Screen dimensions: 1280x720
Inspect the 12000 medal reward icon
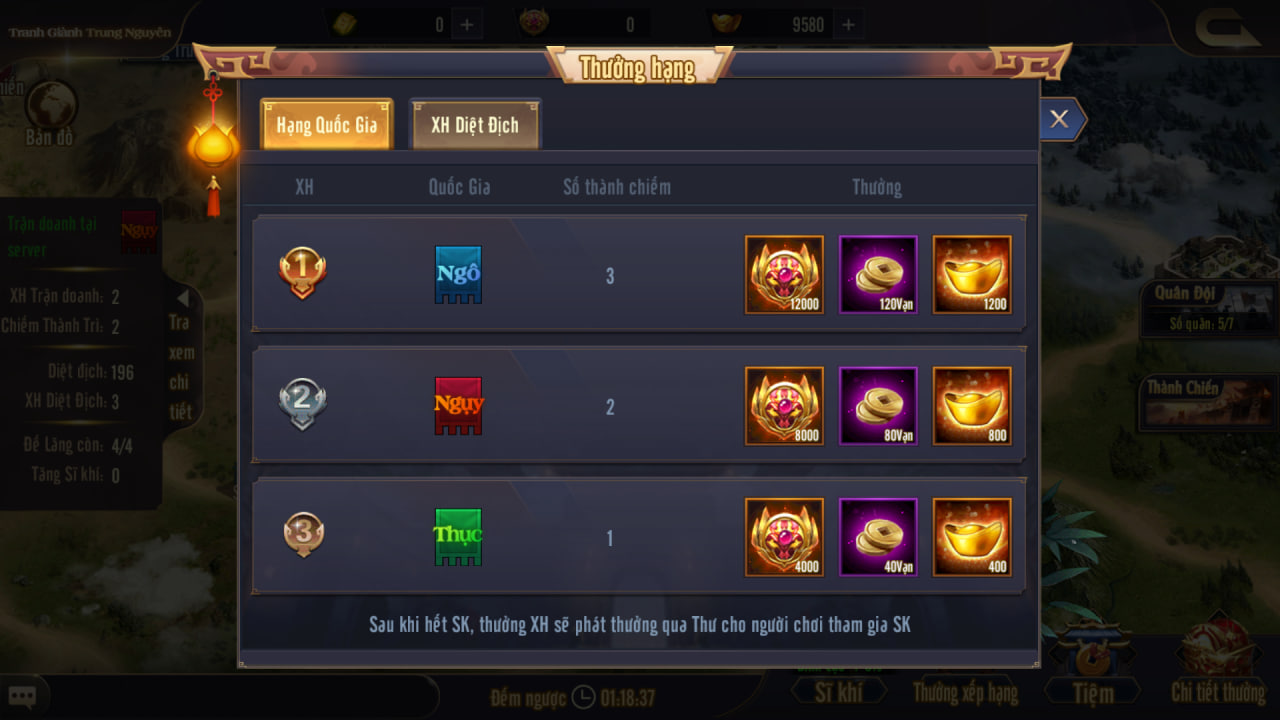(784, 275)
